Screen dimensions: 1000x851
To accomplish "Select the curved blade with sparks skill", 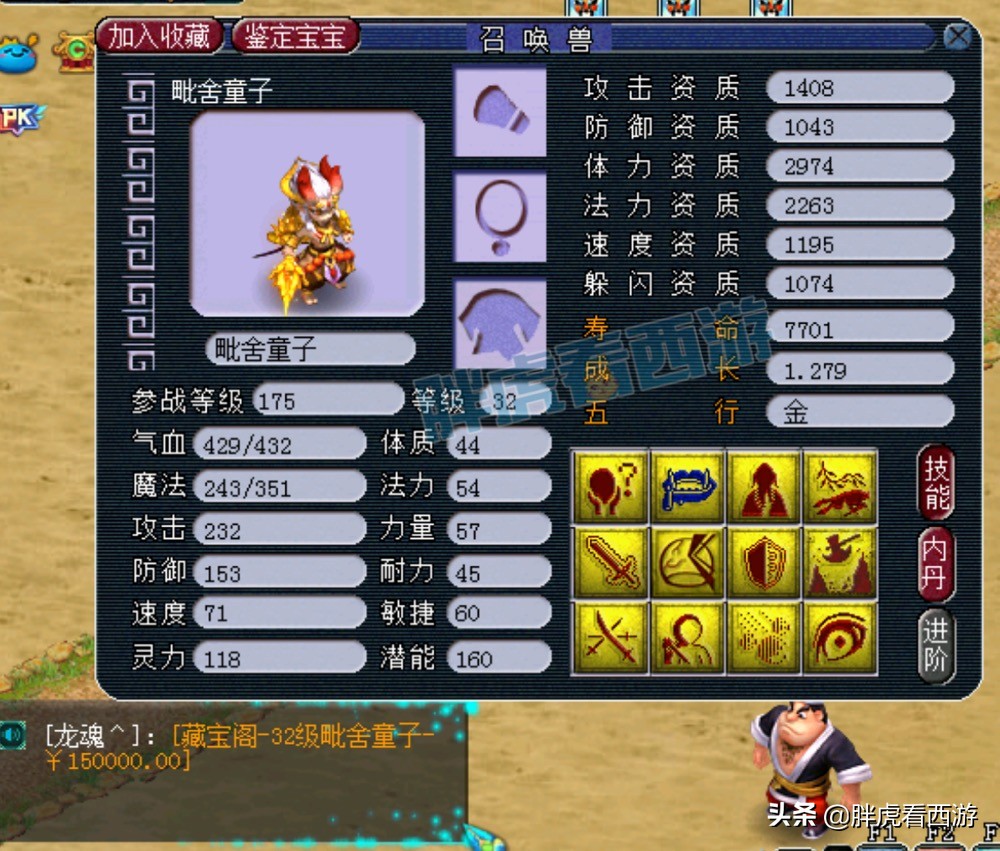I will point(609,636).
